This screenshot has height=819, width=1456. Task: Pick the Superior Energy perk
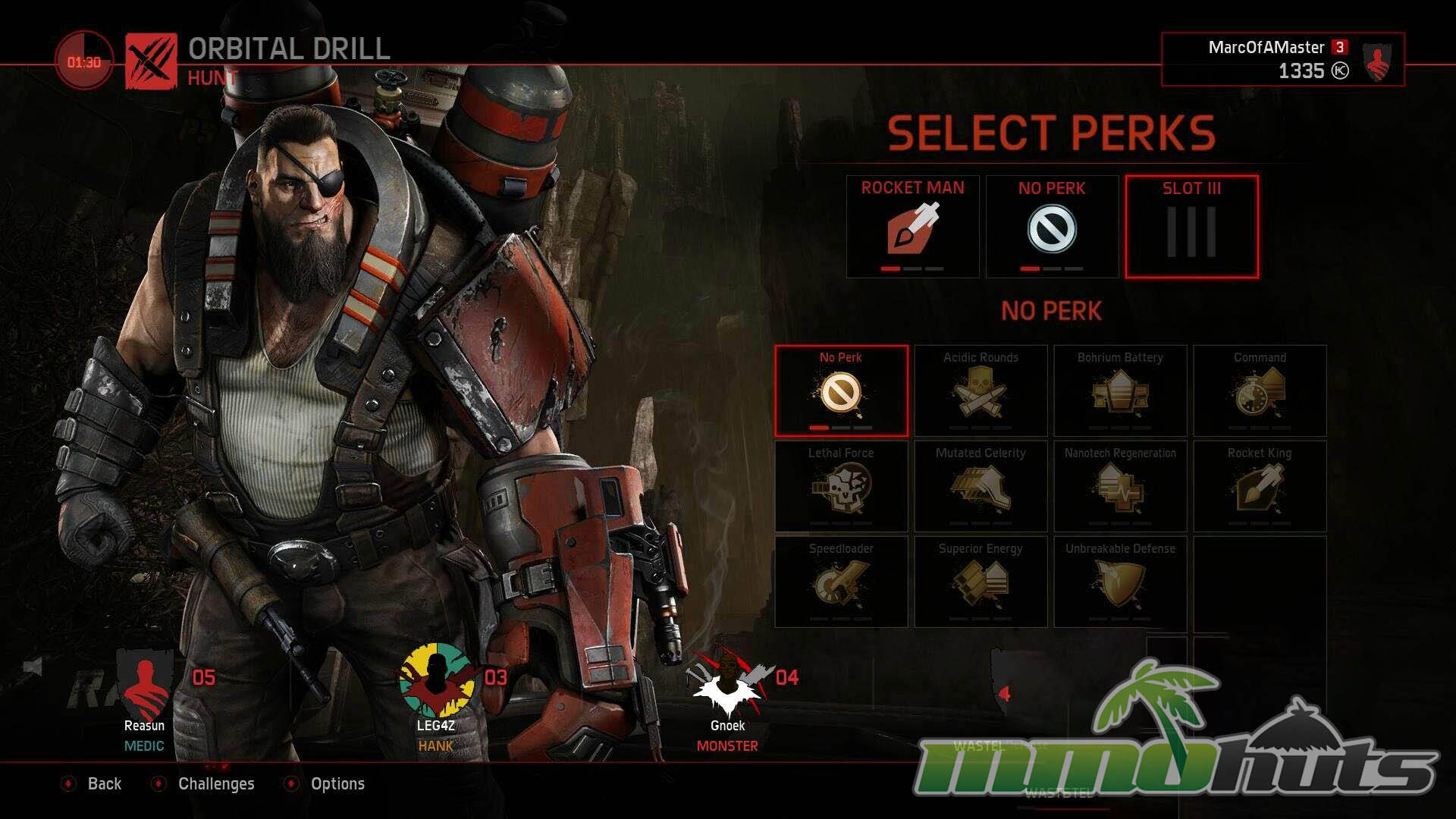tap(981, 582)
